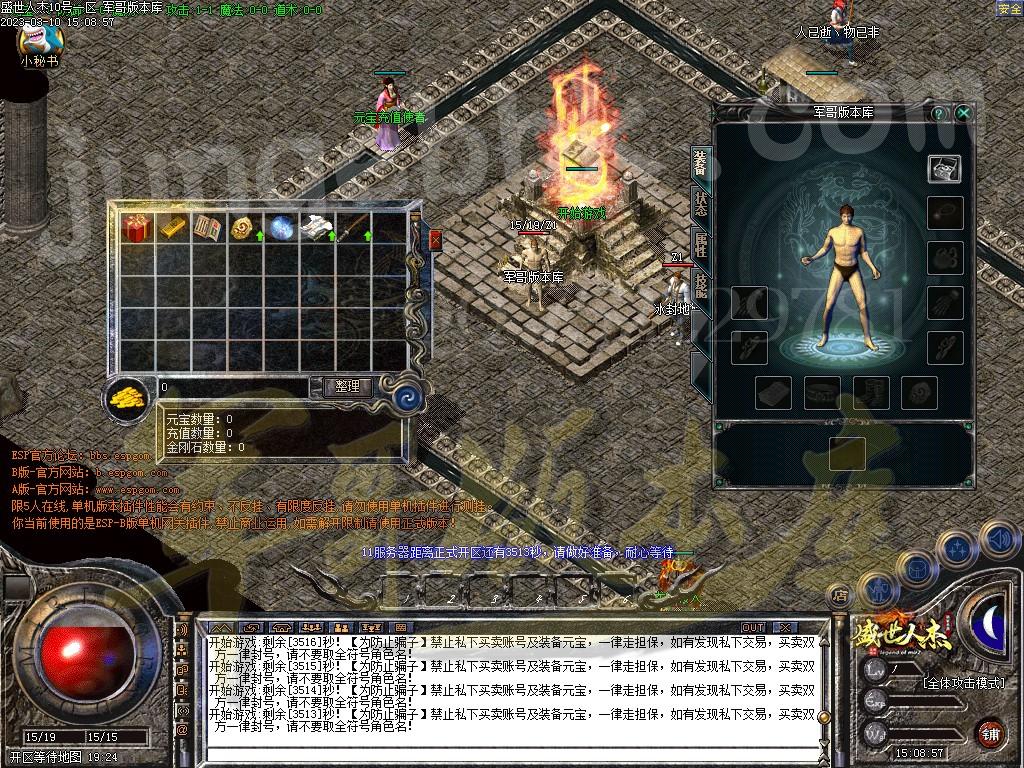Click the 安全 security button

click(x=1009, y=9)
